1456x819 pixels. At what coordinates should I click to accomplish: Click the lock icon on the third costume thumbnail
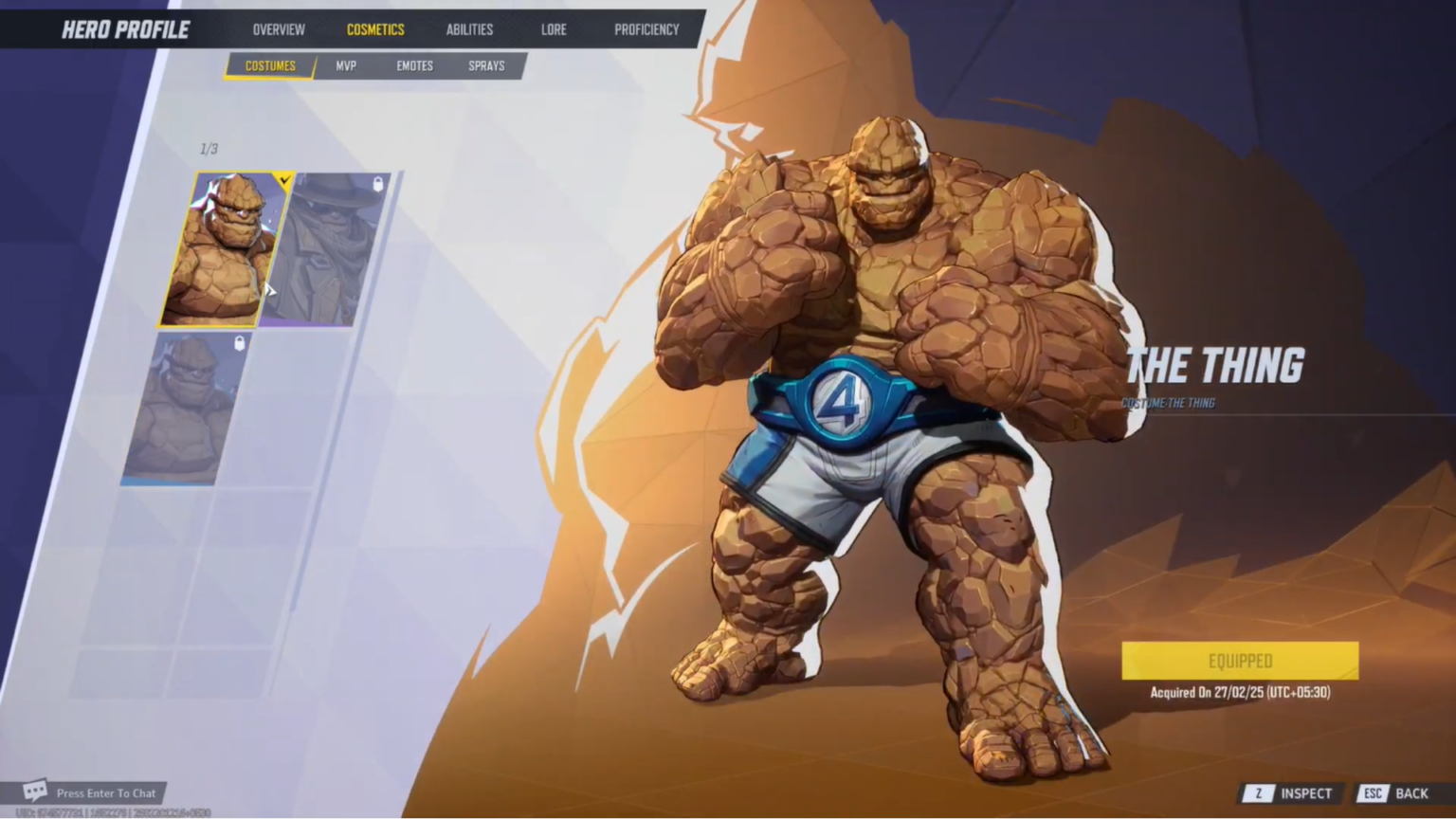coord(238,344)
